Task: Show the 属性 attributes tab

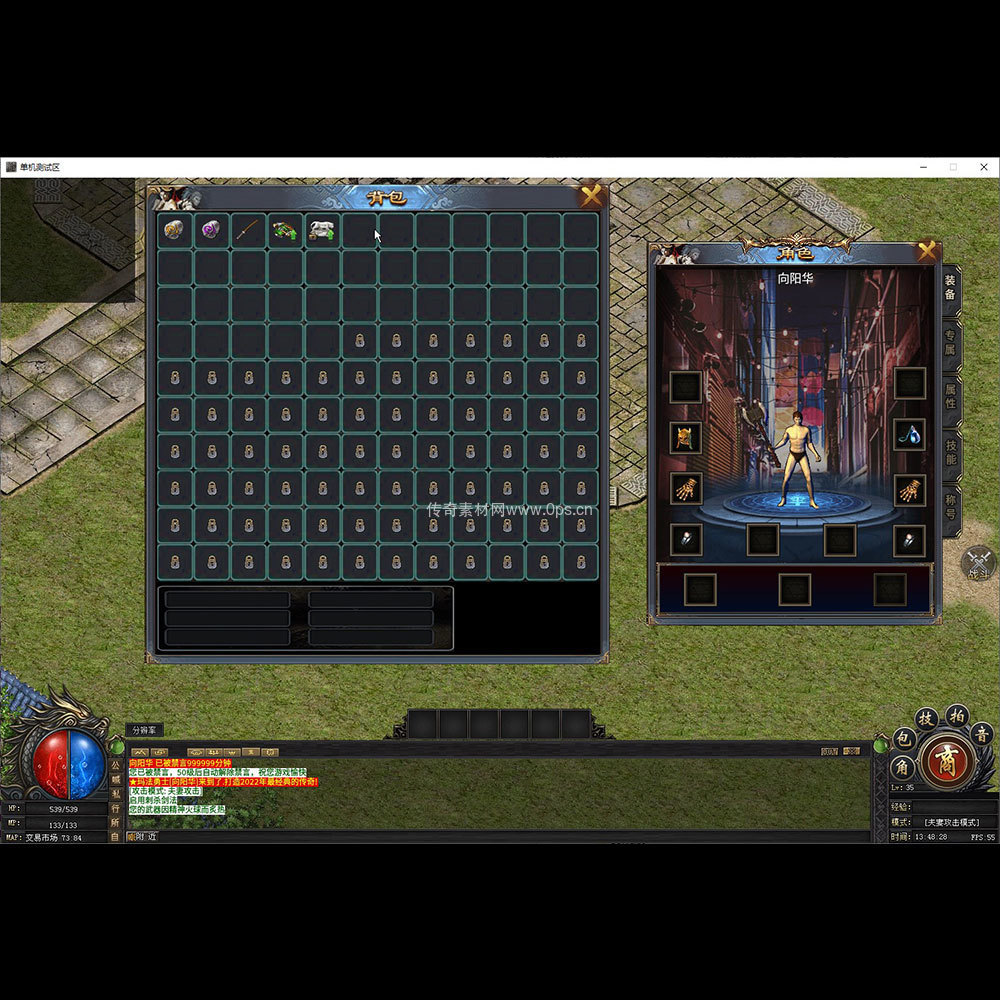Action: 949,396
